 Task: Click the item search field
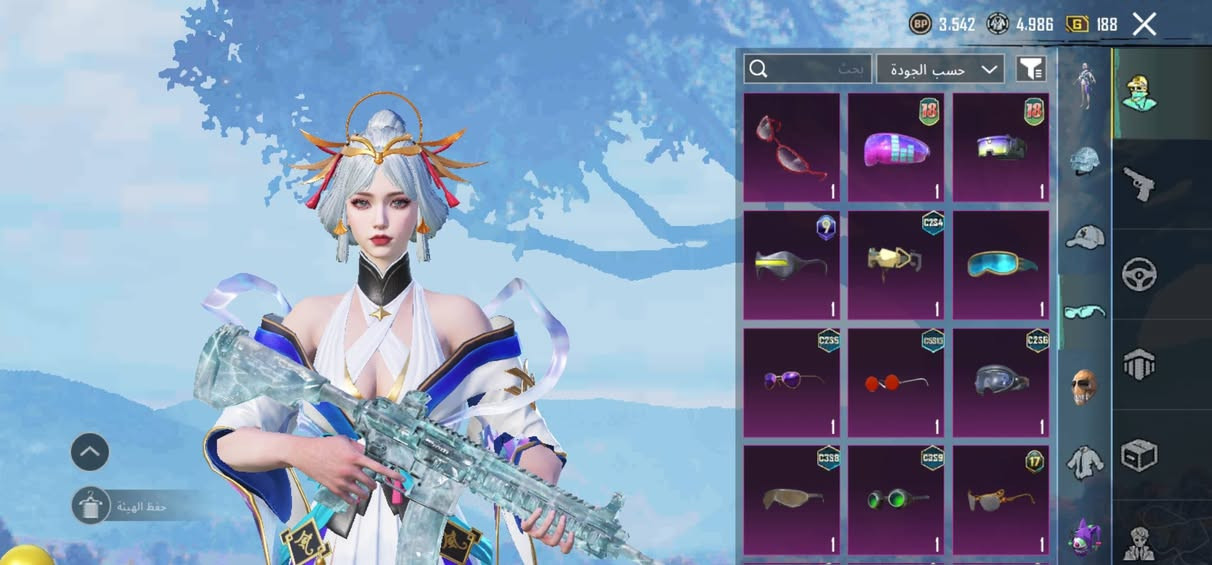point(808,69)
